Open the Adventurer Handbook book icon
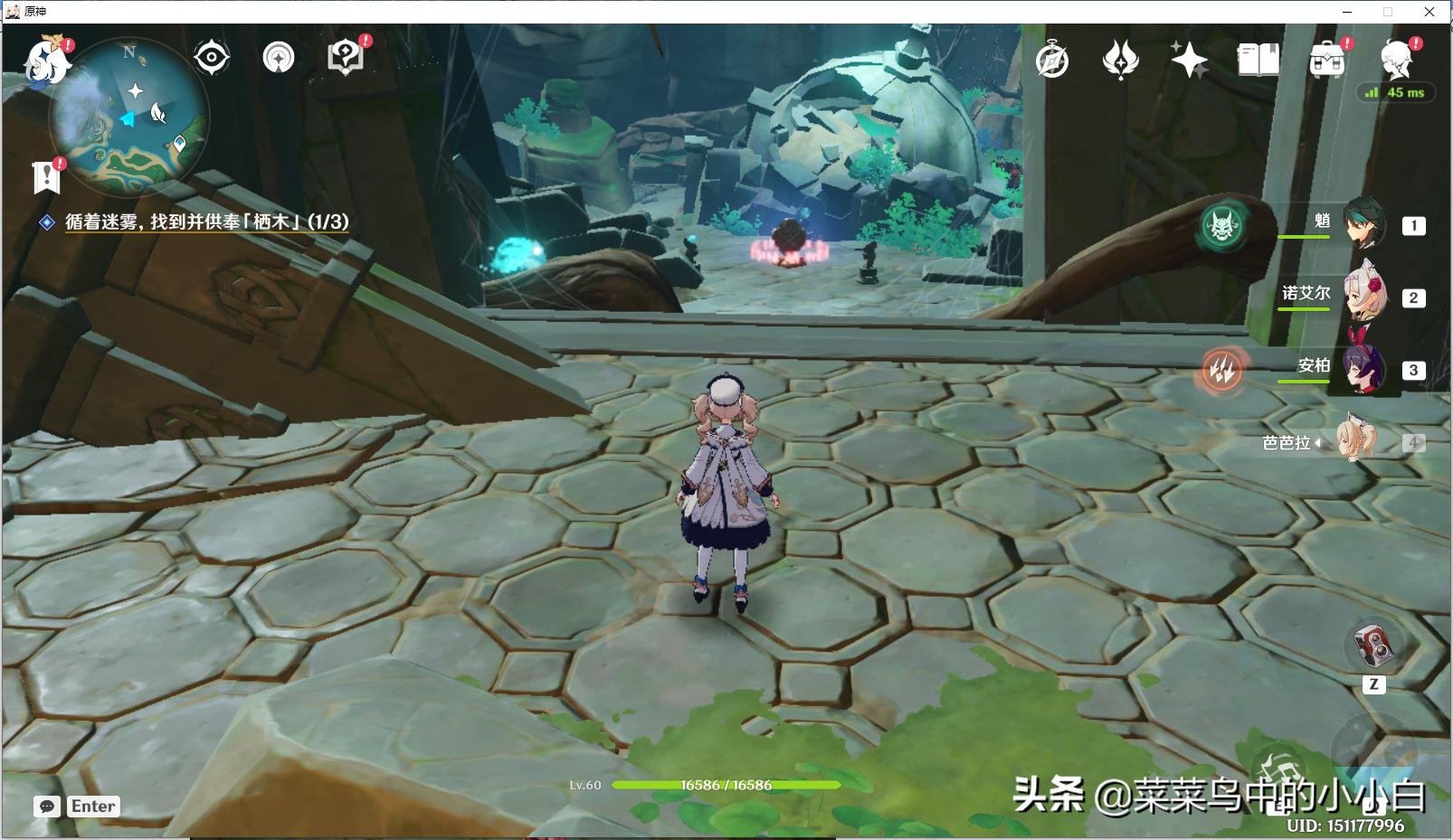The image size is (1453, 840). point(1258,61)
